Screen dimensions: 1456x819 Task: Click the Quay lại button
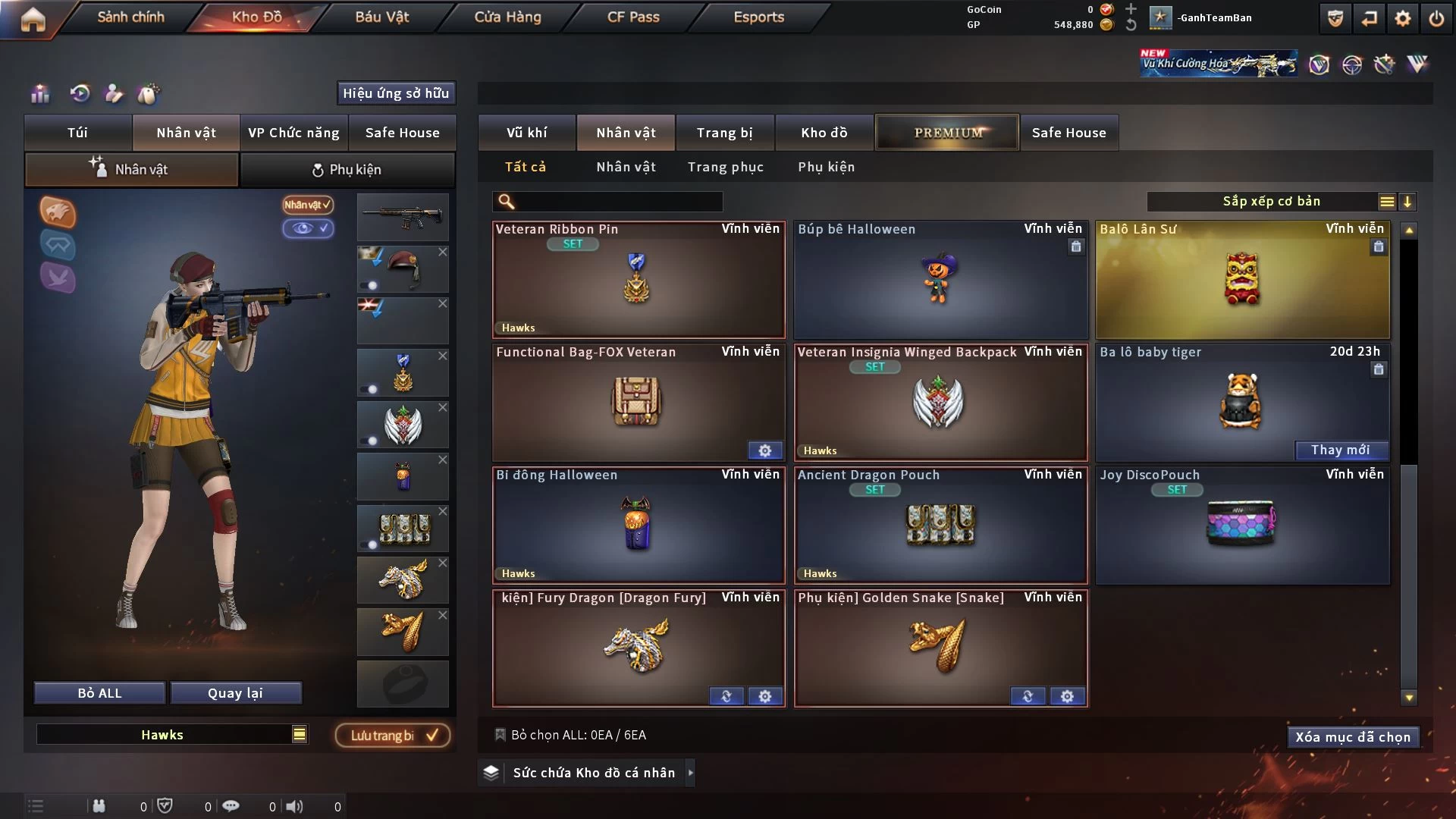pos(235,693)
